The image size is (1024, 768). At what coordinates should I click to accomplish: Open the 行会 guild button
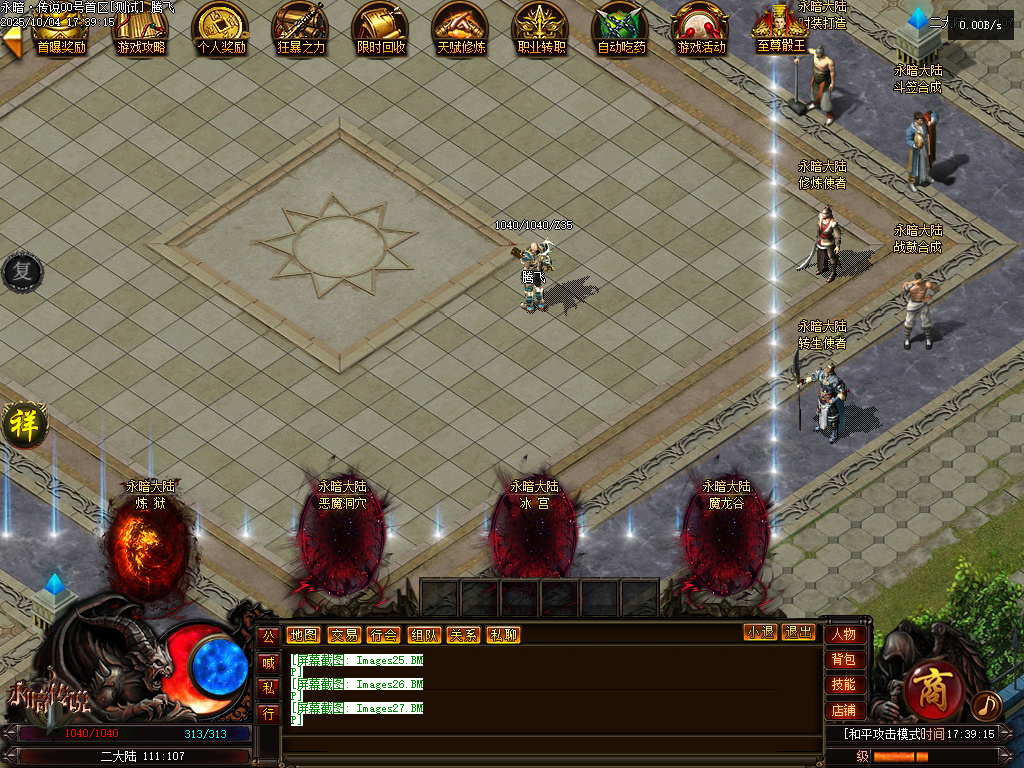383,634
